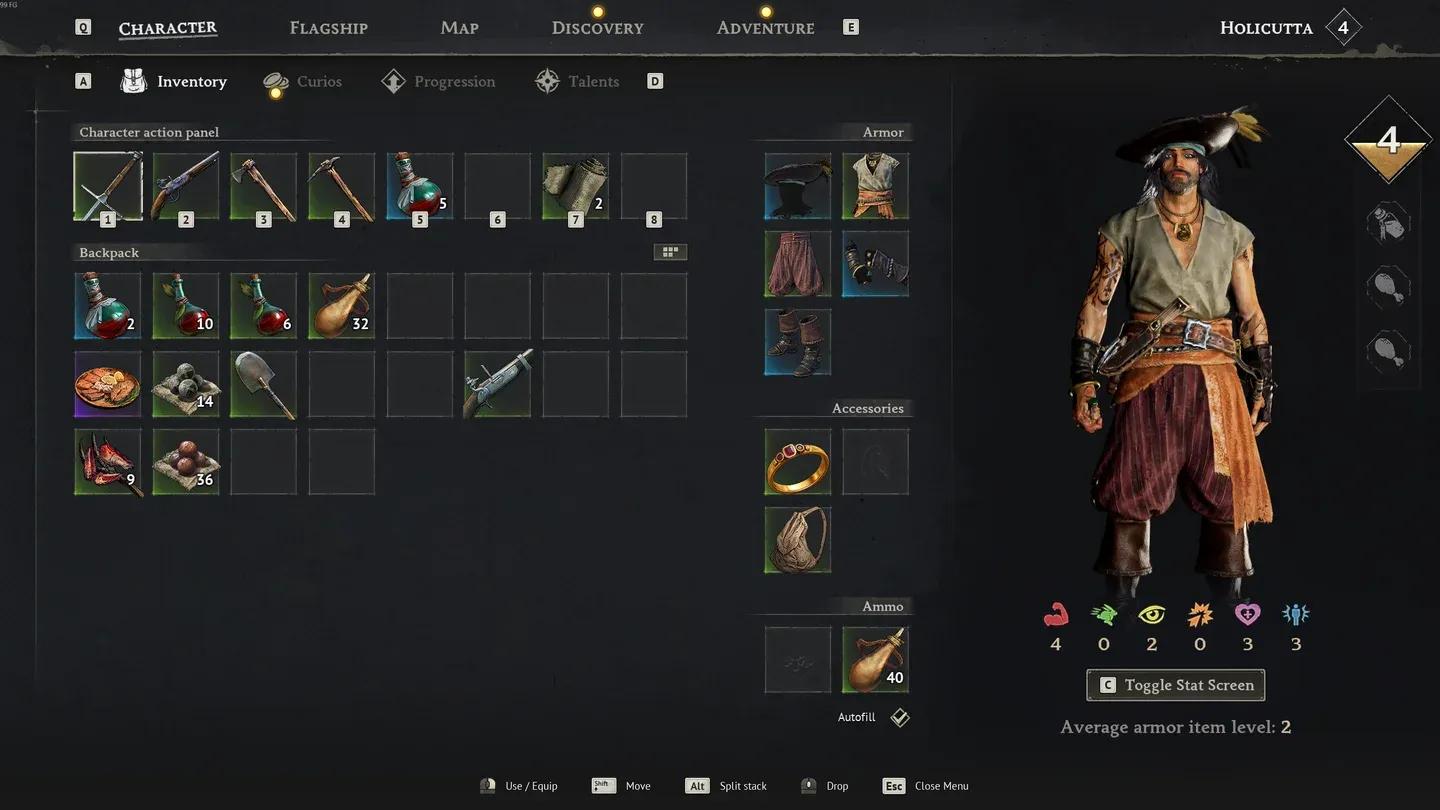Toggle the Autofill ammo checkbox

coord(900,718)
